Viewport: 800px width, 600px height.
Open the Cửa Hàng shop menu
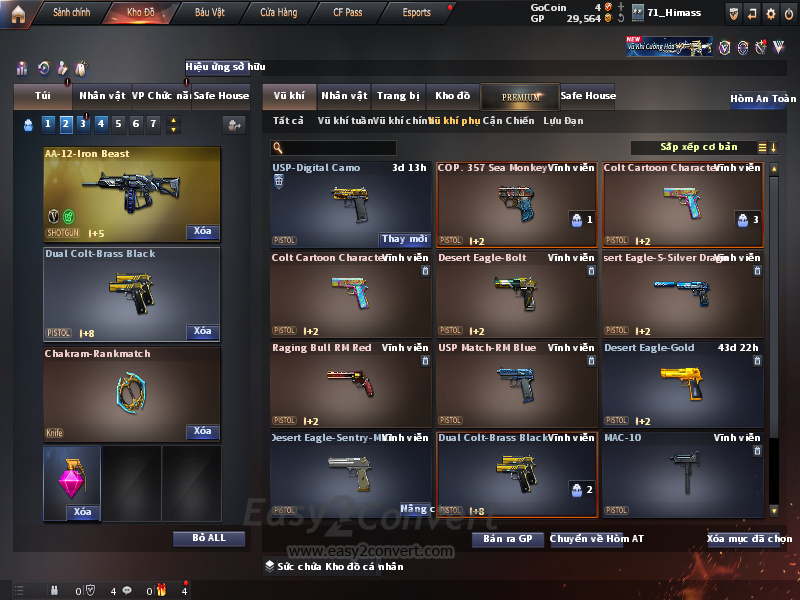(278, 13)
